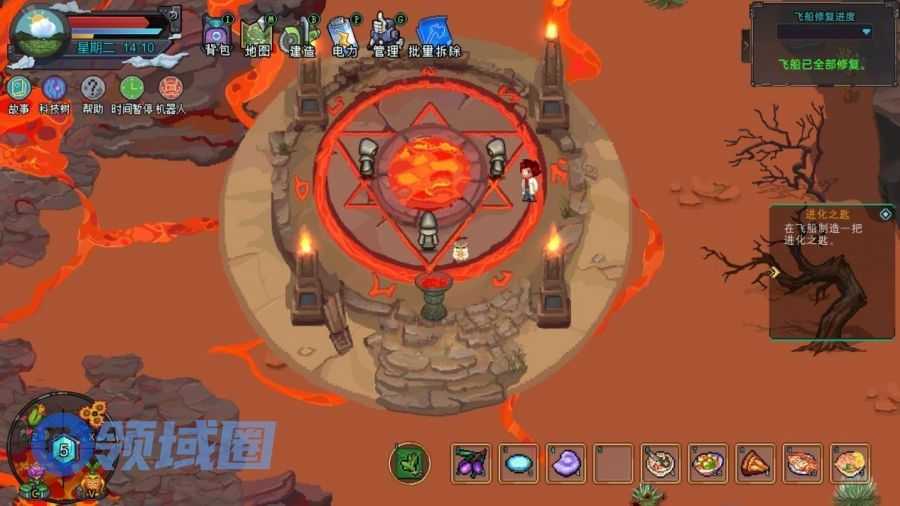
Task: Open the 电力 power panel
Action: pyautogui.click(x=342, y=36)
